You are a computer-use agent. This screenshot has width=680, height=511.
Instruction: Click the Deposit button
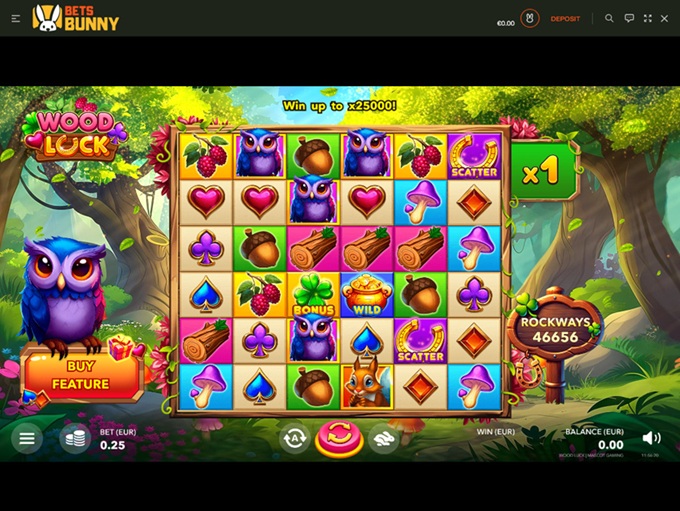pyautogui.click(x=565, y=19)
